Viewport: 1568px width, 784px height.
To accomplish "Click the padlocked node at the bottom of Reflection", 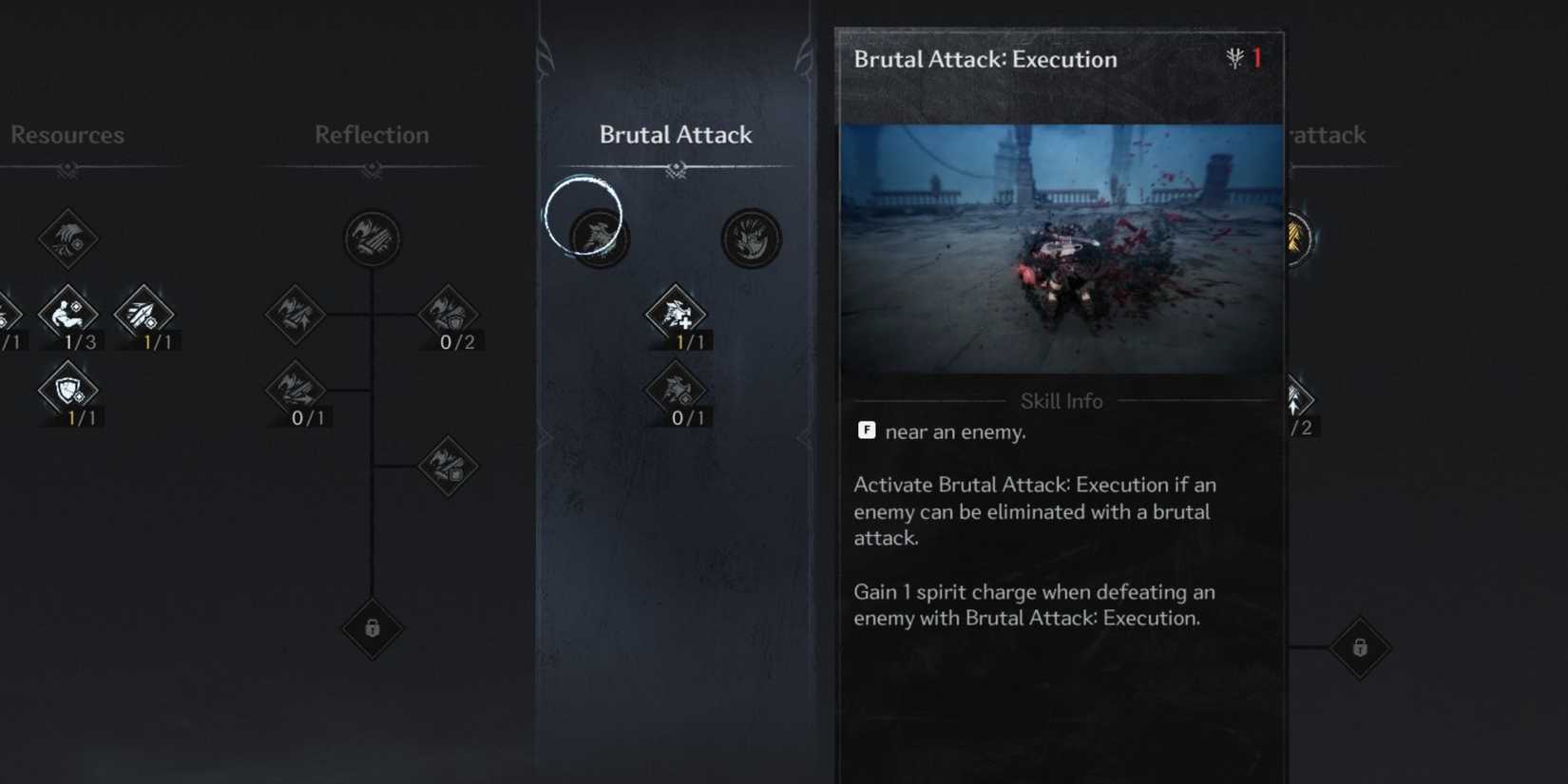I will pyautogui.click(x=372, y=630).
